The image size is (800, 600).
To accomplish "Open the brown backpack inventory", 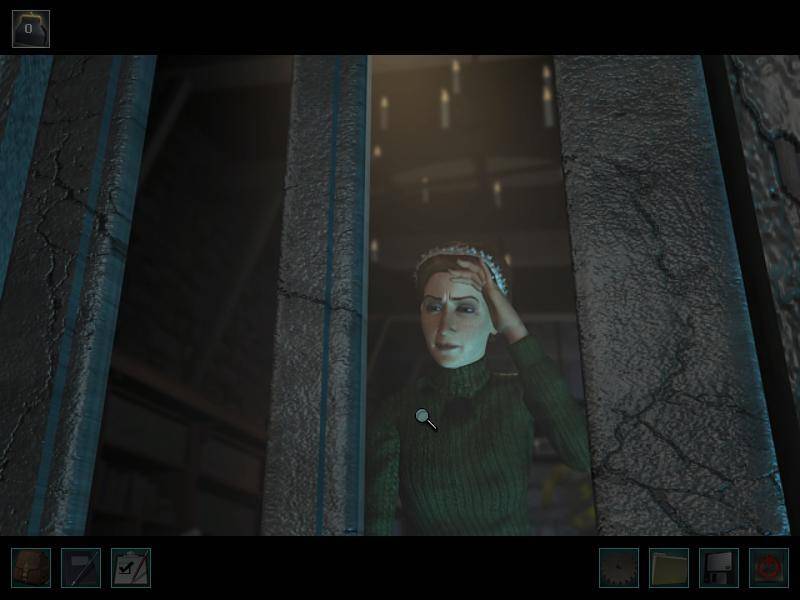I will point(31,568).
